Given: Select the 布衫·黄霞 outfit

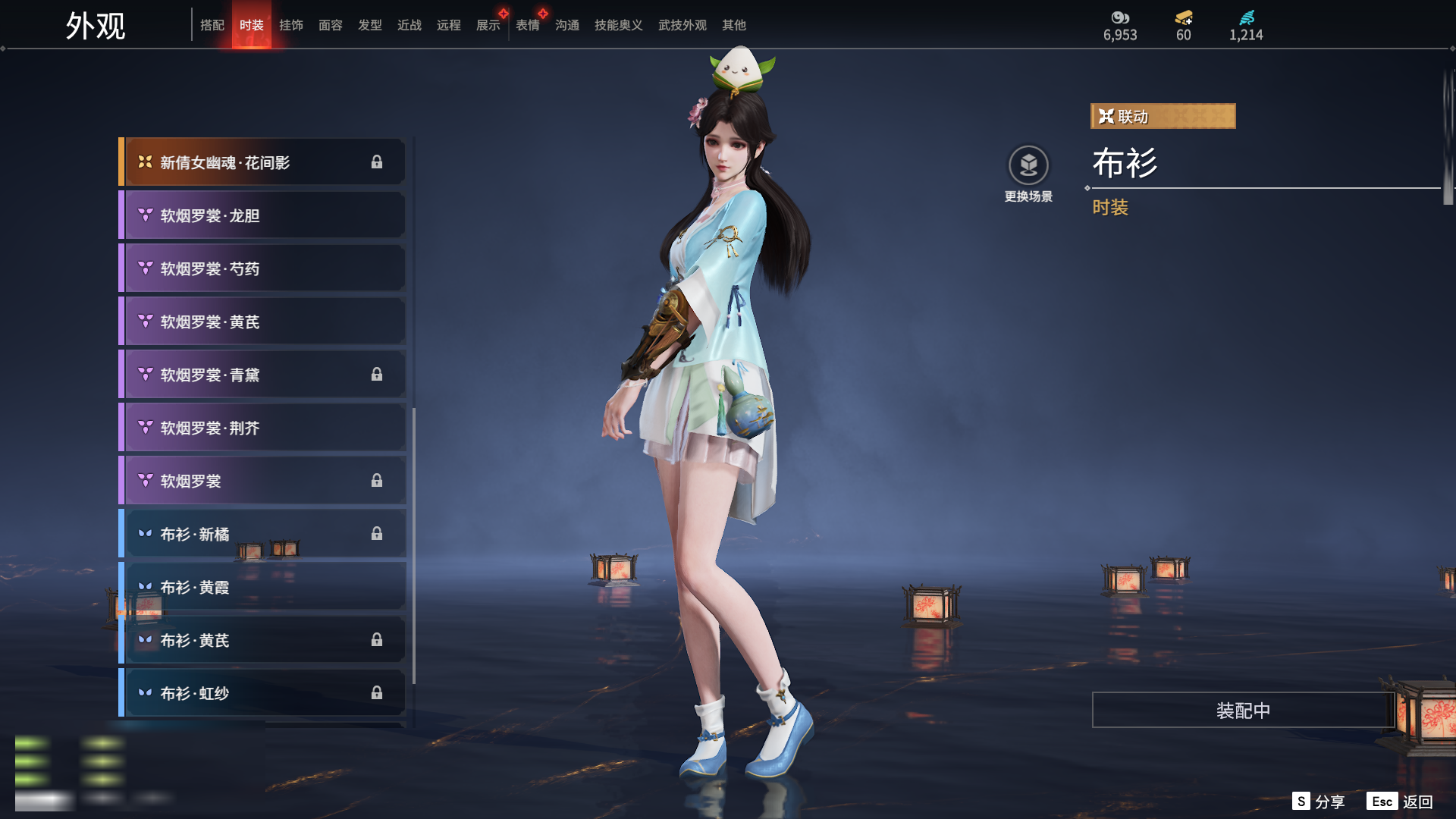Looking at the screenshot, I should pos(262,587).
